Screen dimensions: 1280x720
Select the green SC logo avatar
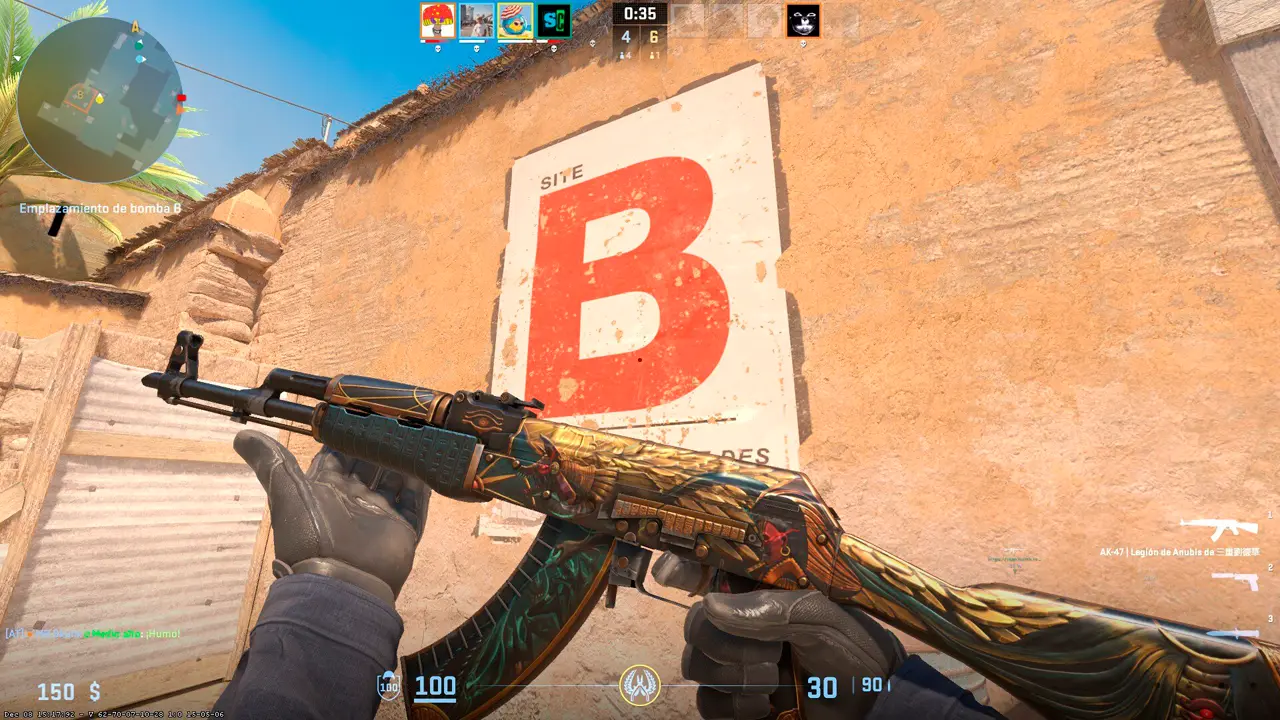[x=554, y=21]
